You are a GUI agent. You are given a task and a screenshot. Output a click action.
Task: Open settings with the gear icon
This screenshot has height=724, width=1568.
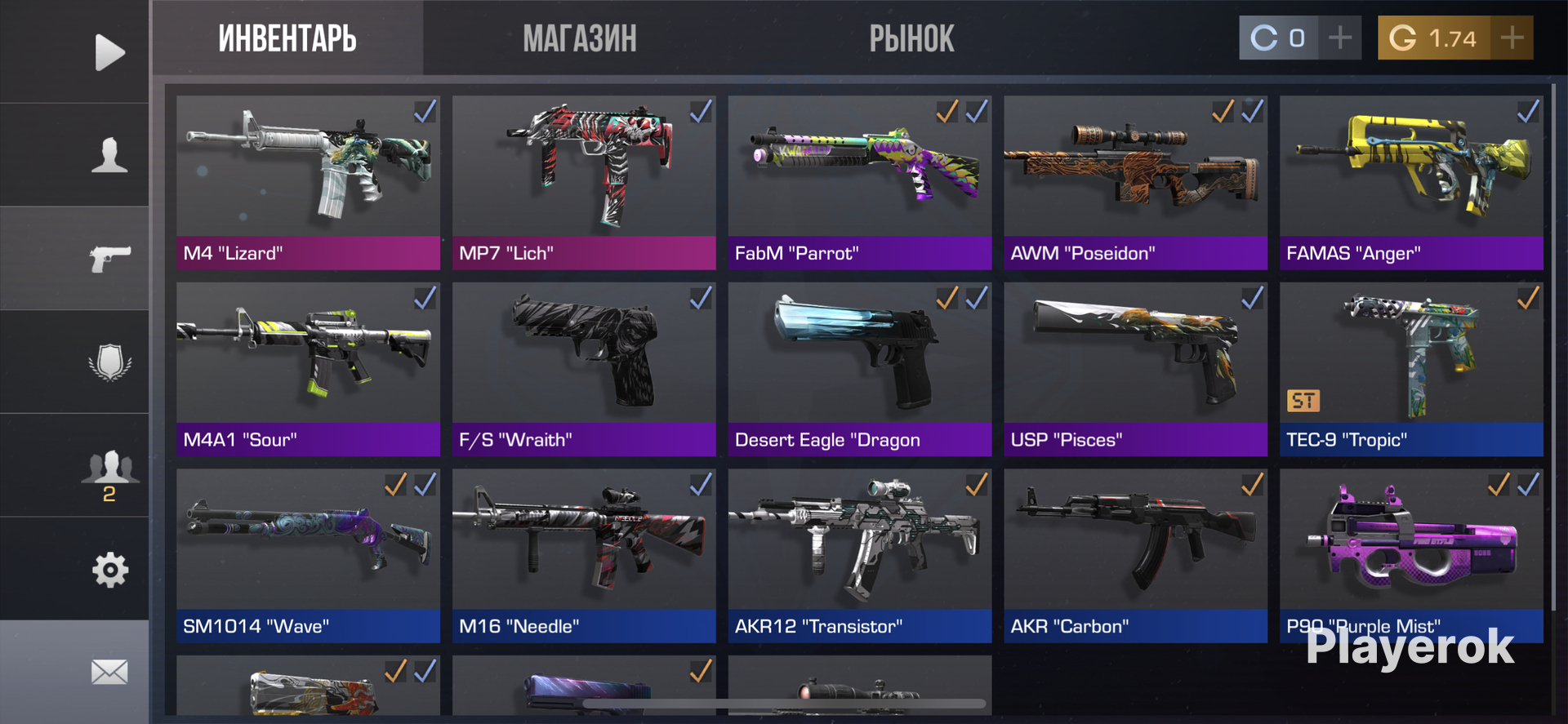[x=109, y=570]
